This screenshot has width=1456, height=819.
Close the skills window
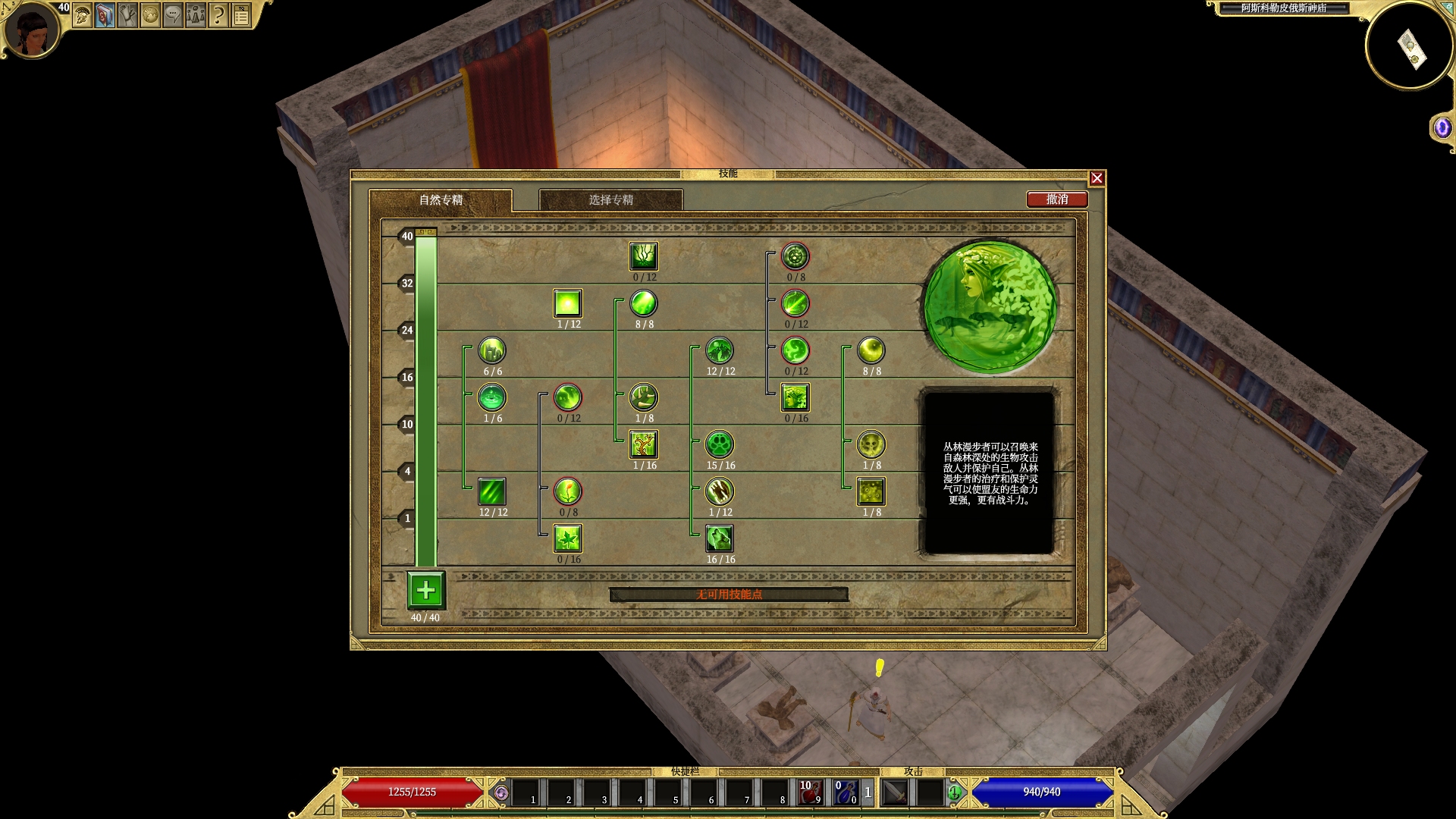pyautogui.click(x=1097, y=178)
